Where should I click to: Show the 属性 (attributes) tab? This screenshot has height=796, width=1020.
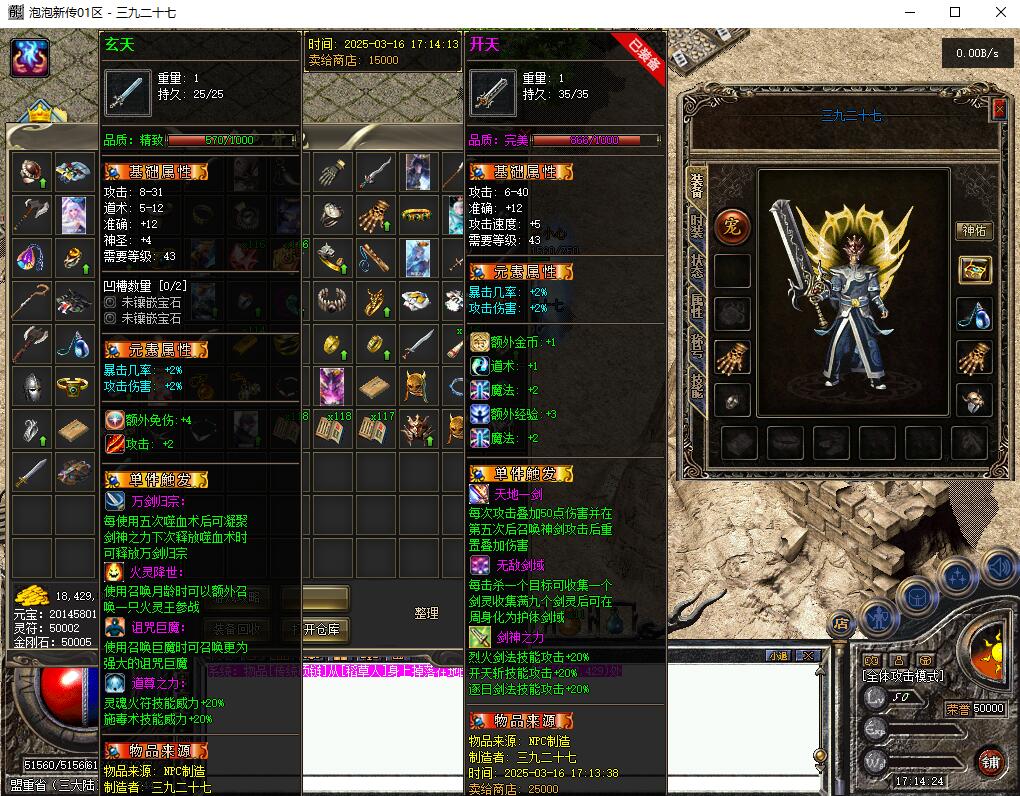(697, 305)
